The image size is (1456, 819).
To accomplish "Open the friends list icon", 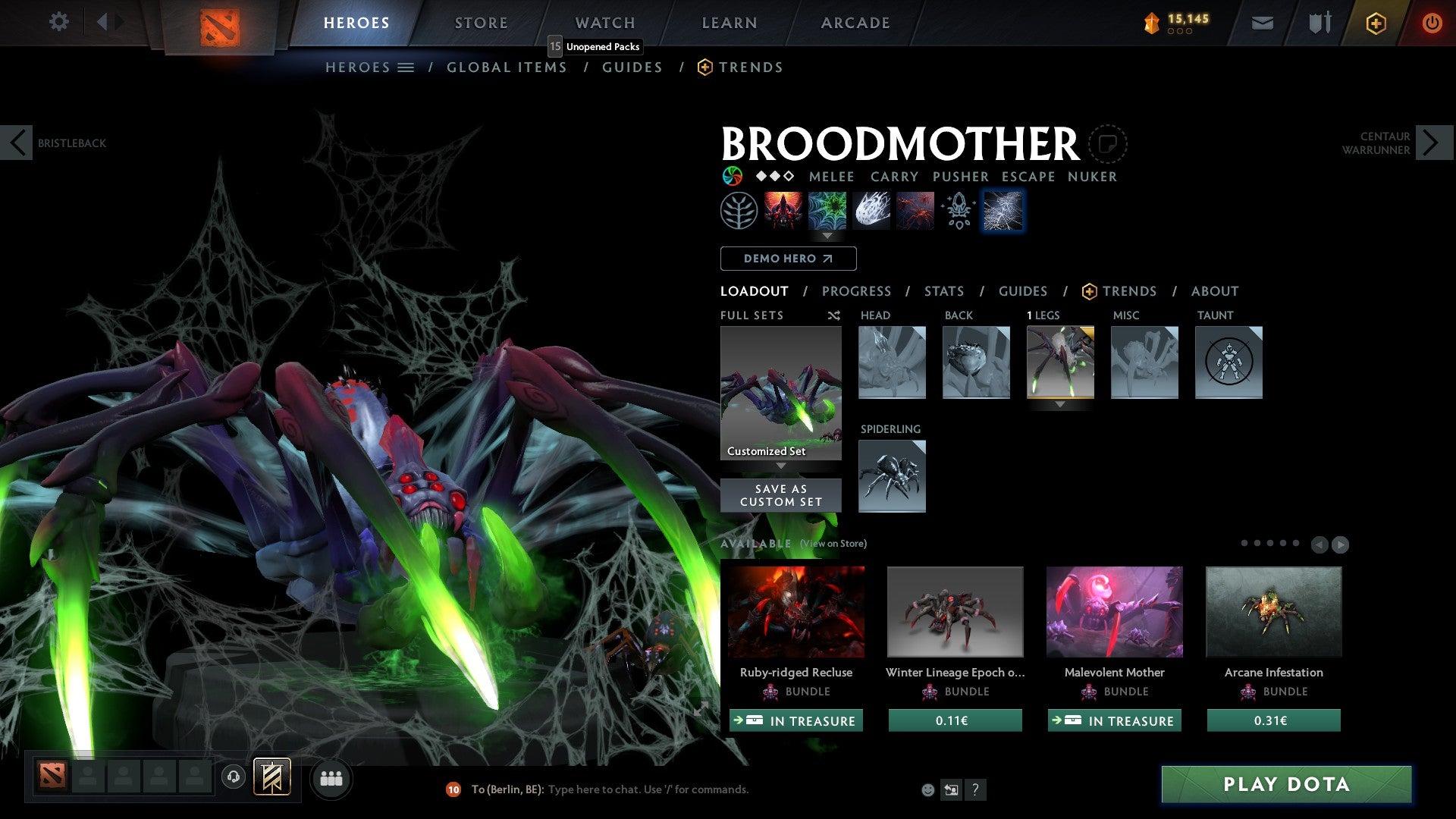I will [331, 778].
